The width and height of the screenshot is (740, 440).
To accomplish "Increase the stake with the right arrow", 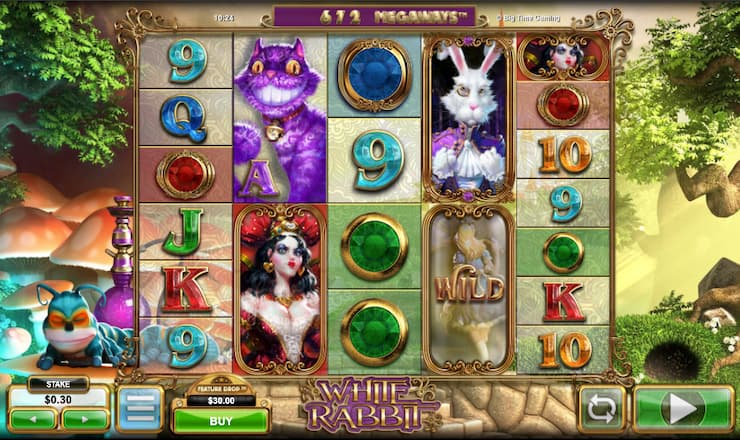I will pyautogui.click(x=84, y=418).
